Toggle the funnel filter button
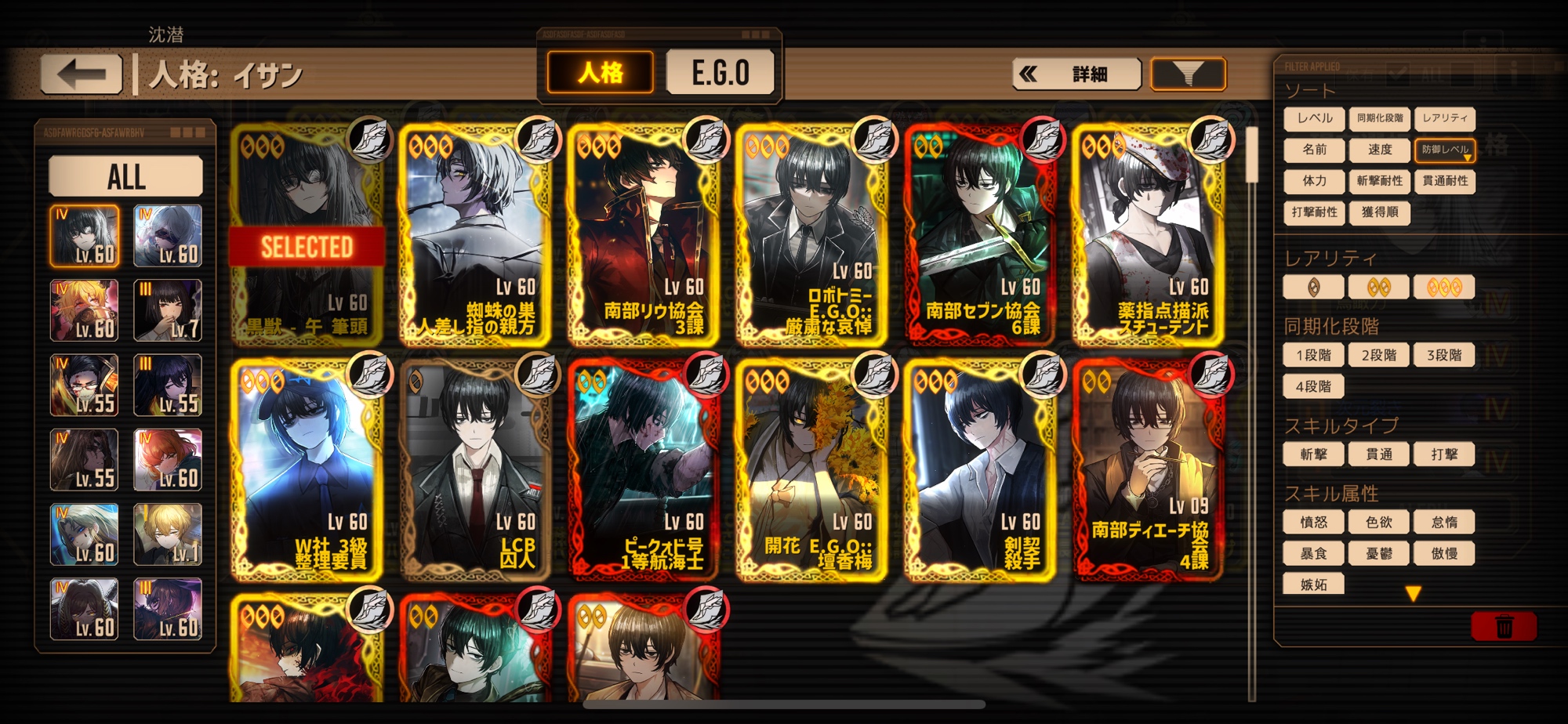Screen dimensions: 1568x724 (1187, 74)
